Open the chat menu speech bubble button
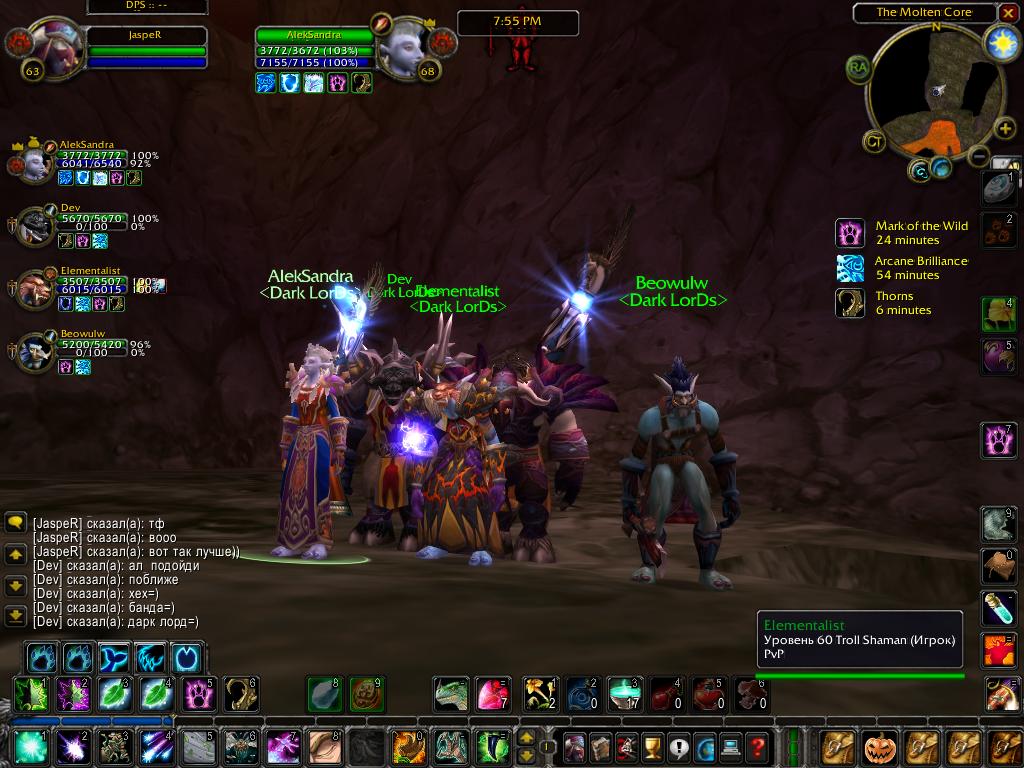Viewport: 1024px width, 768px height. click(x=15, y=522)
